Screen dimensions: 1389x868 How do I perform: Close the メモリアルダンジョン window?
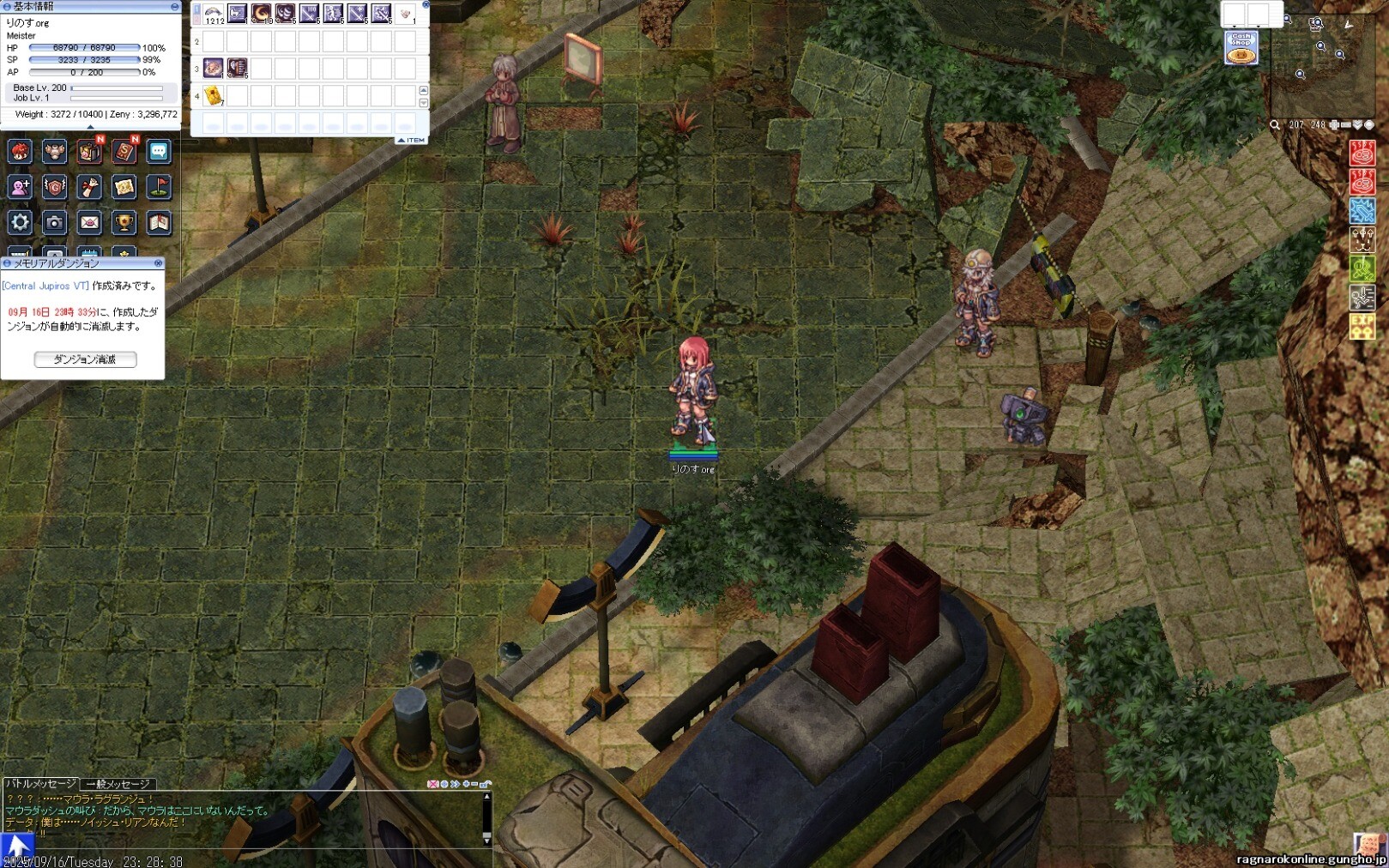pos(158,263)
